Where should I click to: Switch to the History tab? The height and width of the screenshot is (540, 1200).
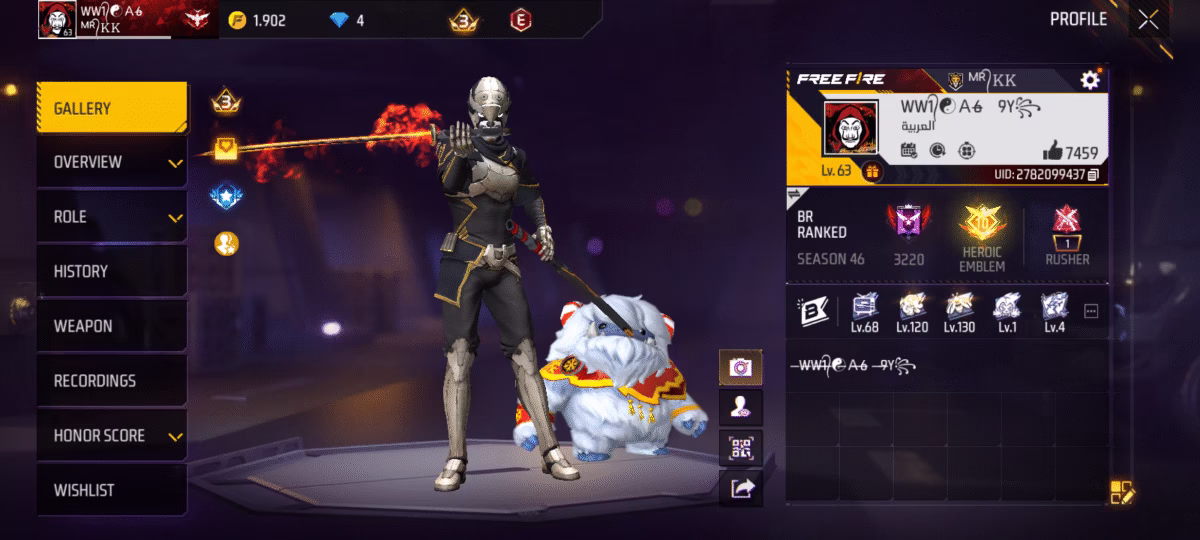(112, 271)
